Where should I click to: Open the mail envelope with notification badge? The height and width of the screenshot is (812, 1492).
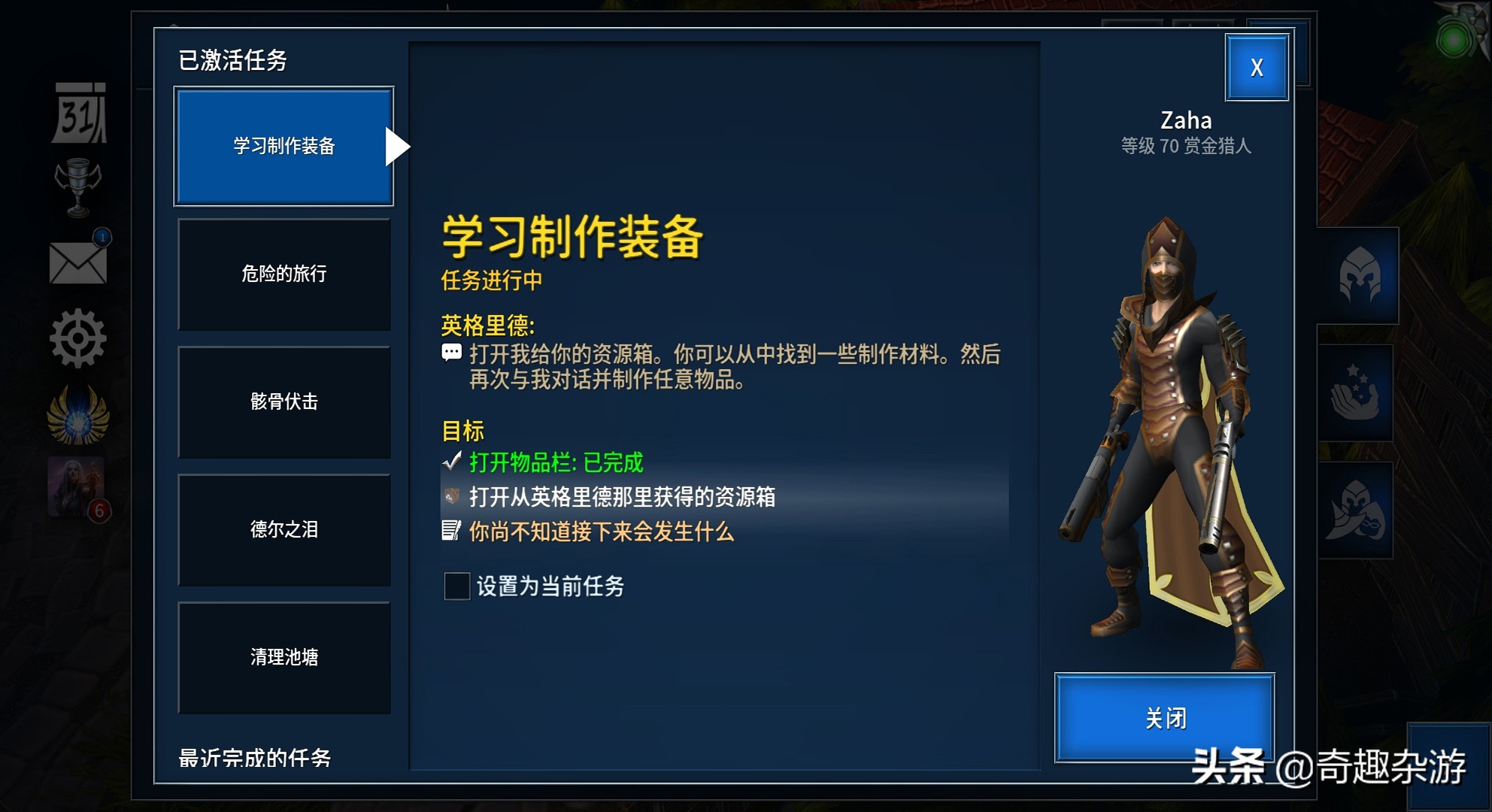[x=77, y=265]
